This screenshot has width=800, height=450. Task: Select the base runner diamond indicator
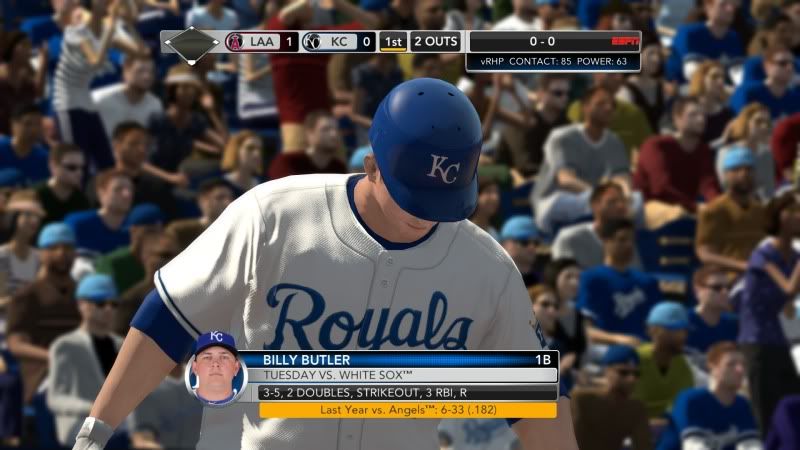(x=191, y=43)
